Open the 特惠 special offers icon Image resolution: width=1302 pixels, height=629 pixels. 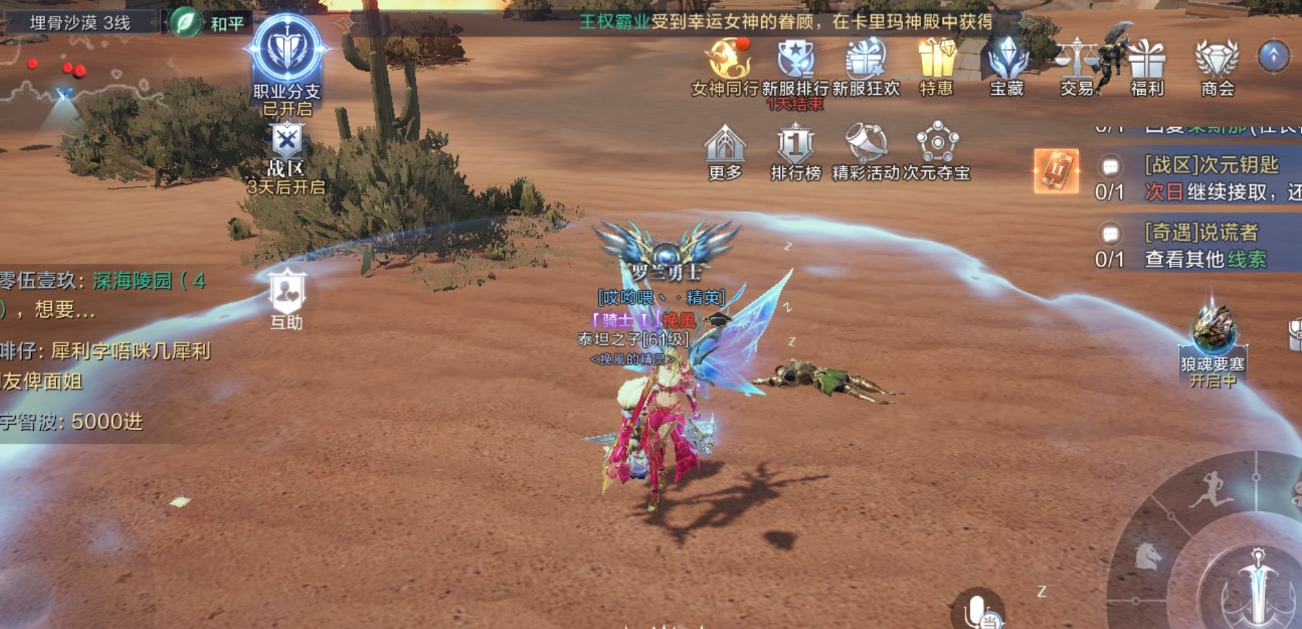(937, 60)
